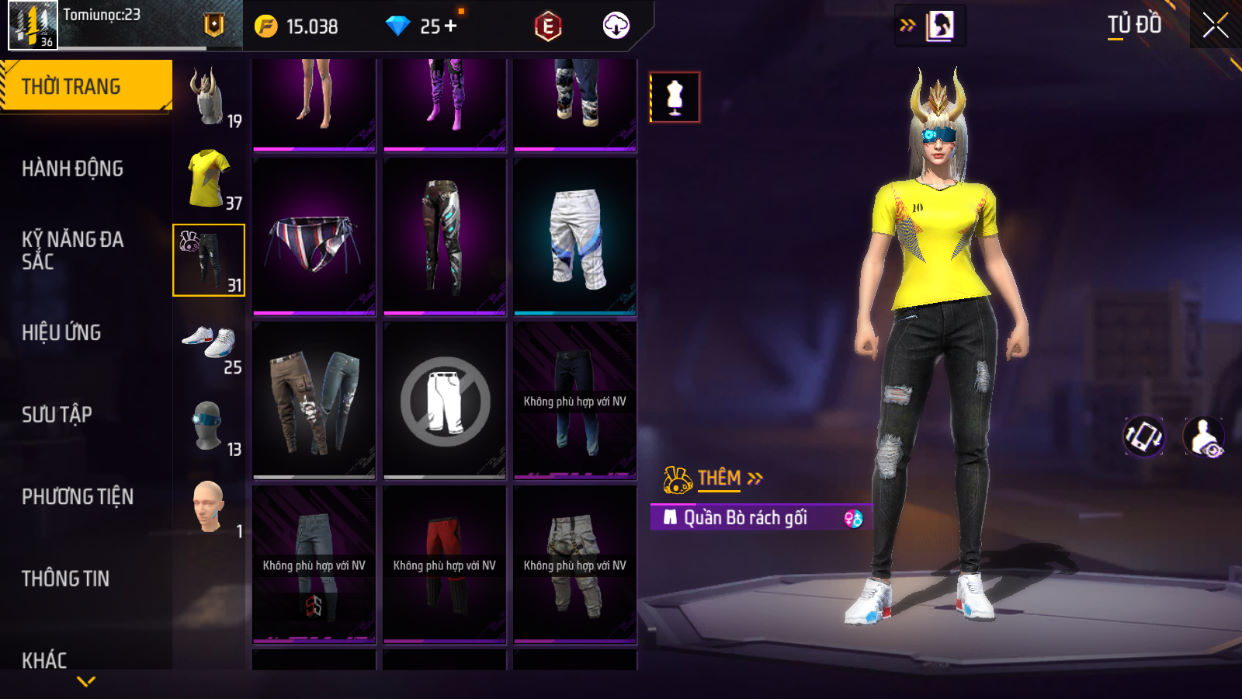Show the SƯU TẬP collection tab
1242x699 pixels.
[x=57, y=415]
